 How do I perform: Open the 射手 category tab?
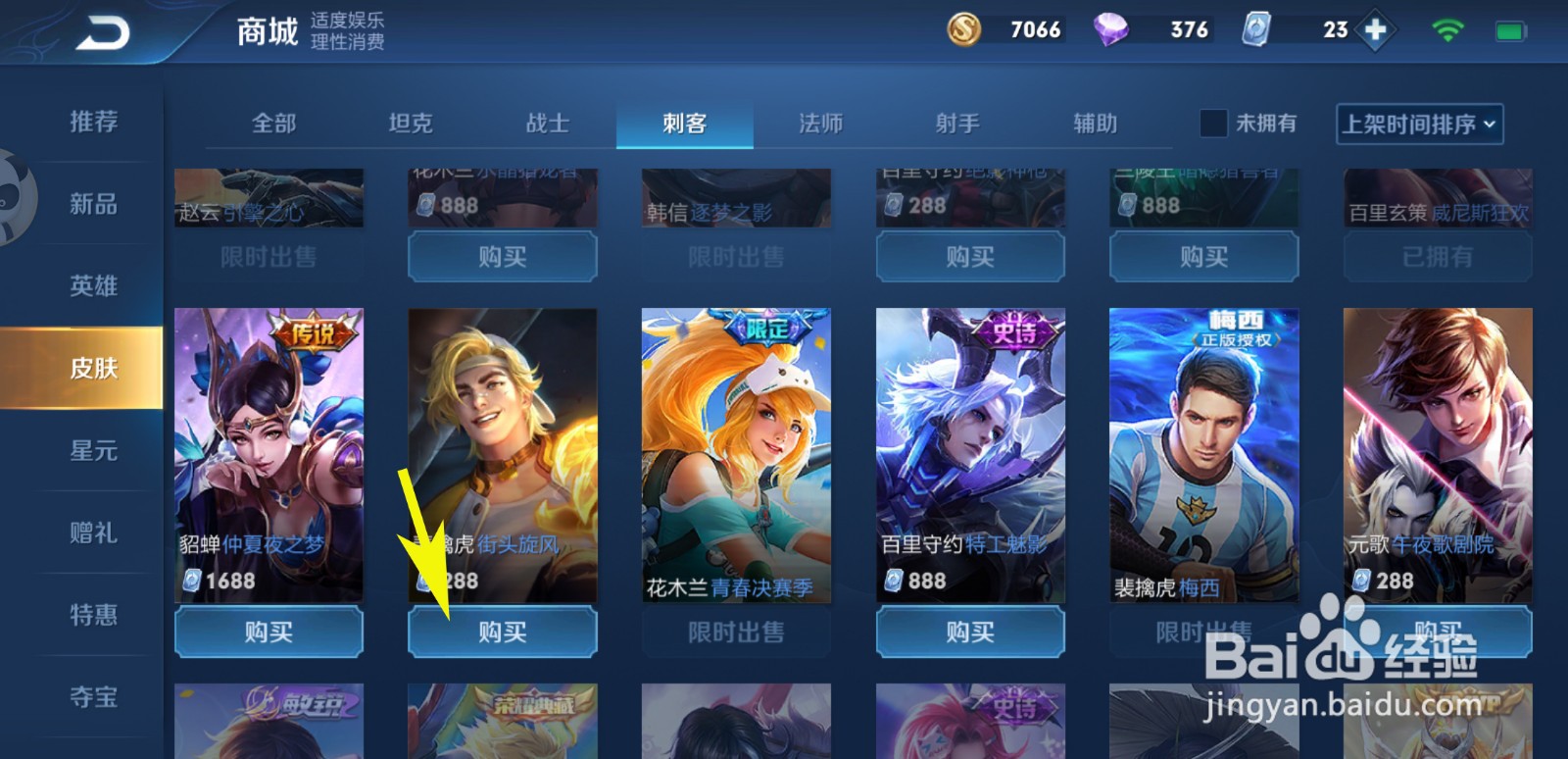957,124
